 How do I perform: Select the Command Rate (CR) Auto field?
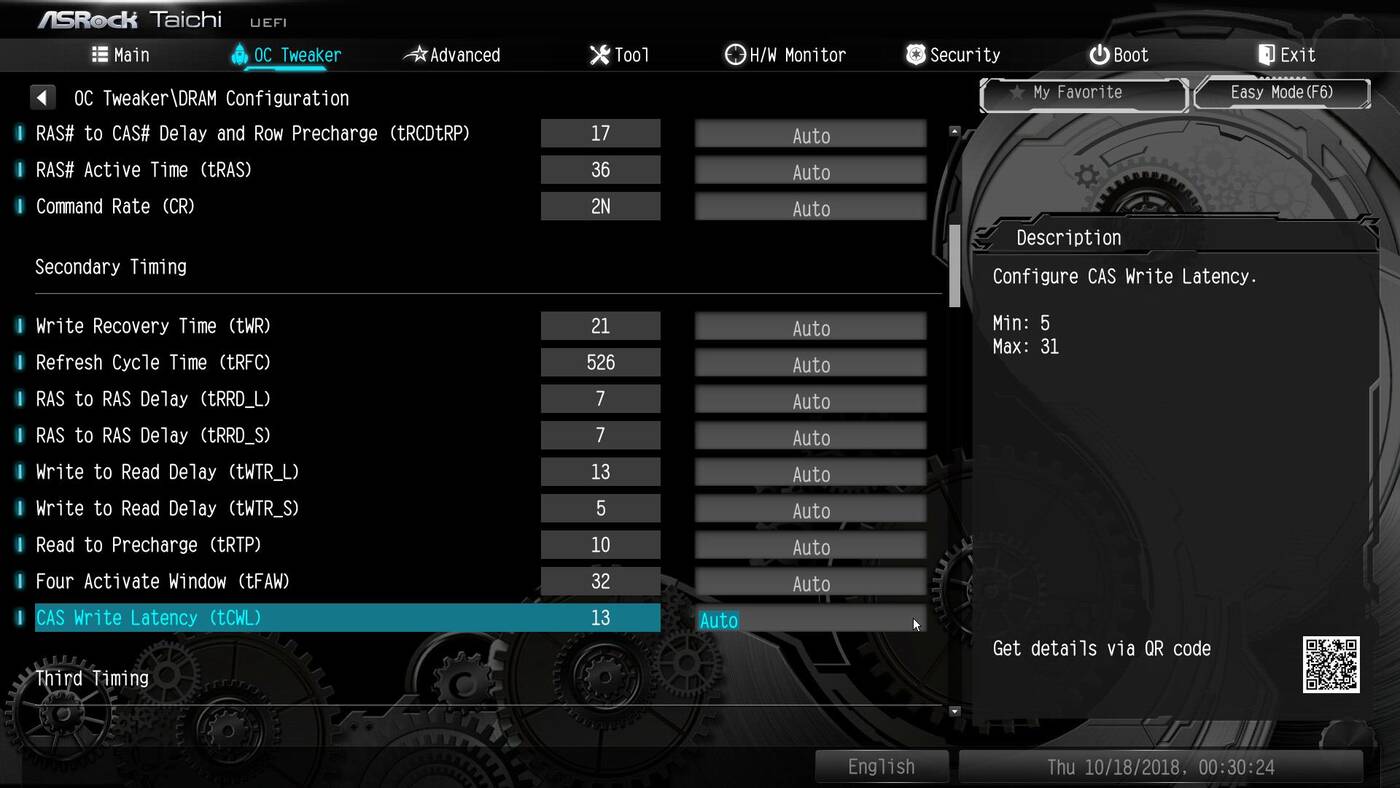tap(810, 208)
